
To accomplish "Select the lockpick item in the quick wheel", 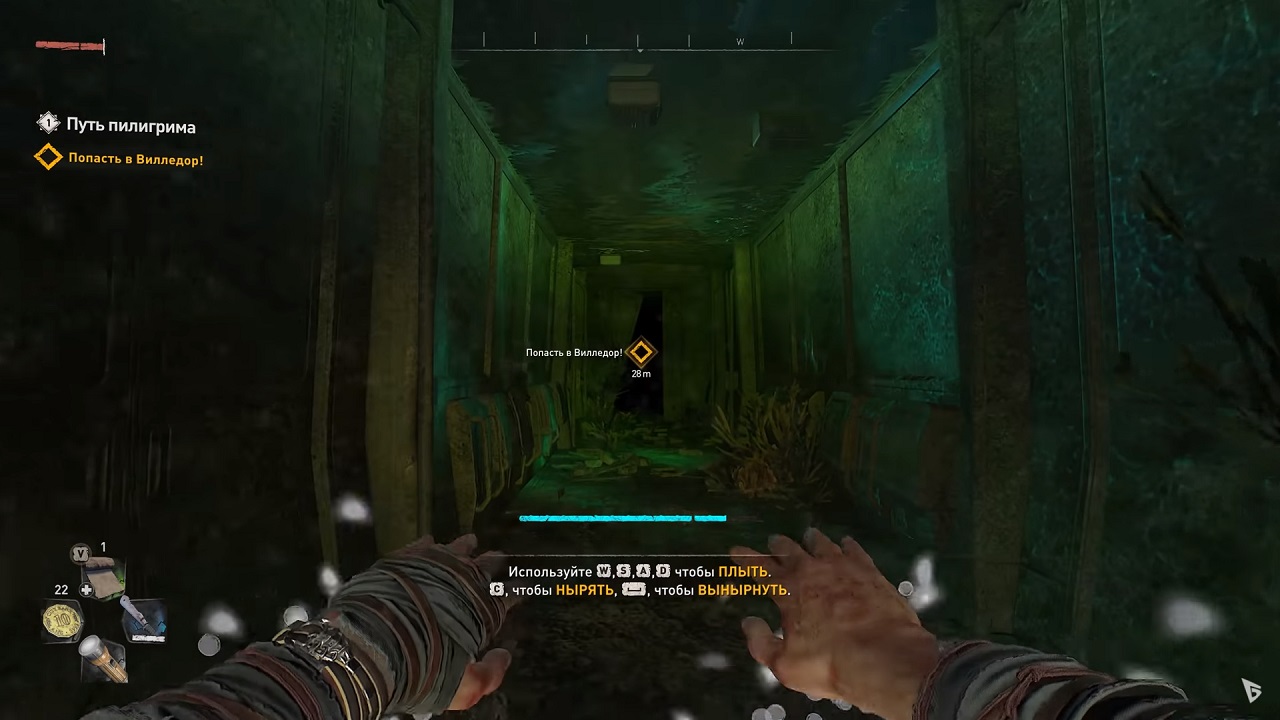I will (146, 620).
